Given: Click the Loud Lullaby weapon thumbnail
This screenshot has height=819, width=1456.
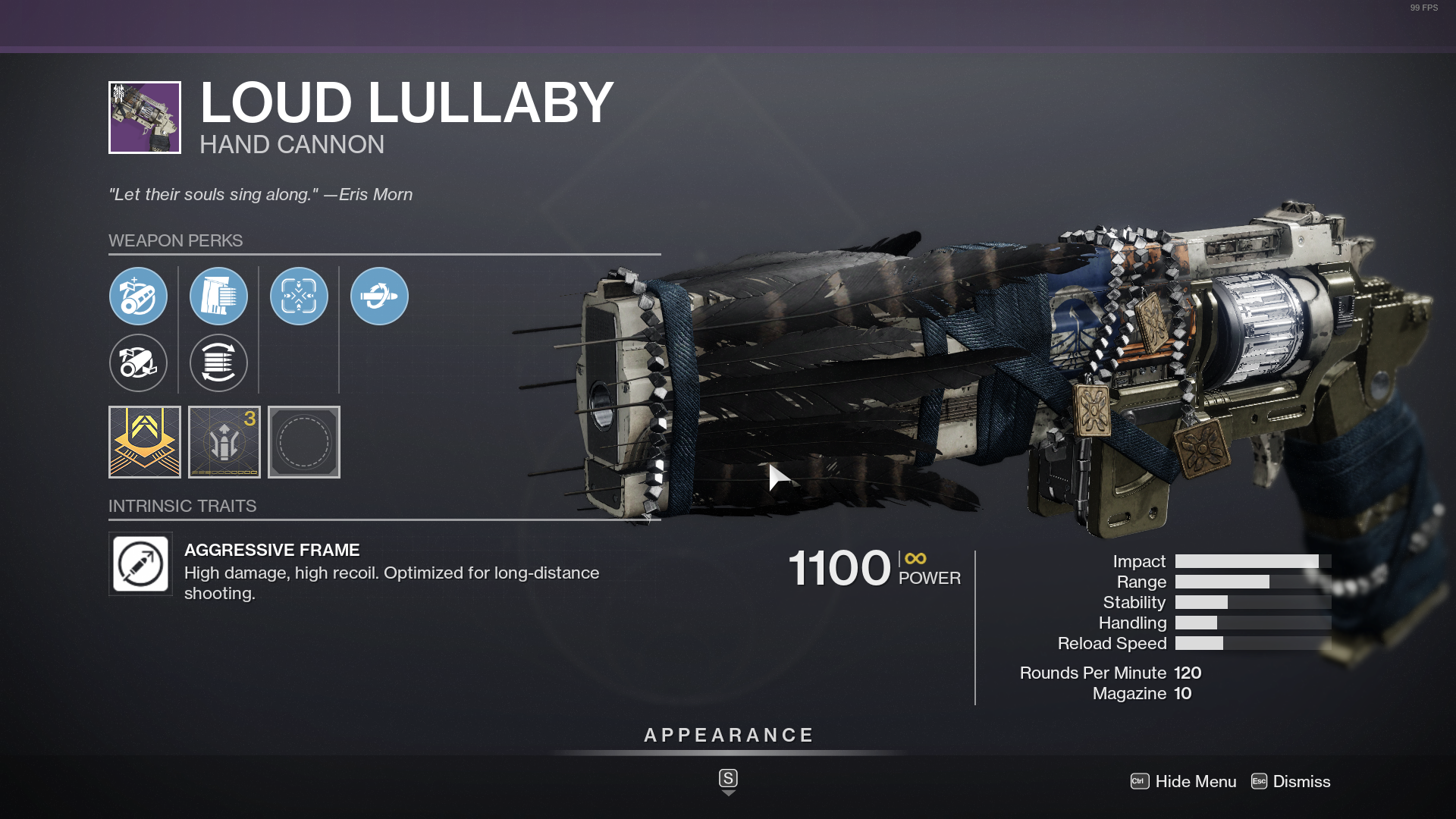Looking at the screenshot, I should pos(144,118).
